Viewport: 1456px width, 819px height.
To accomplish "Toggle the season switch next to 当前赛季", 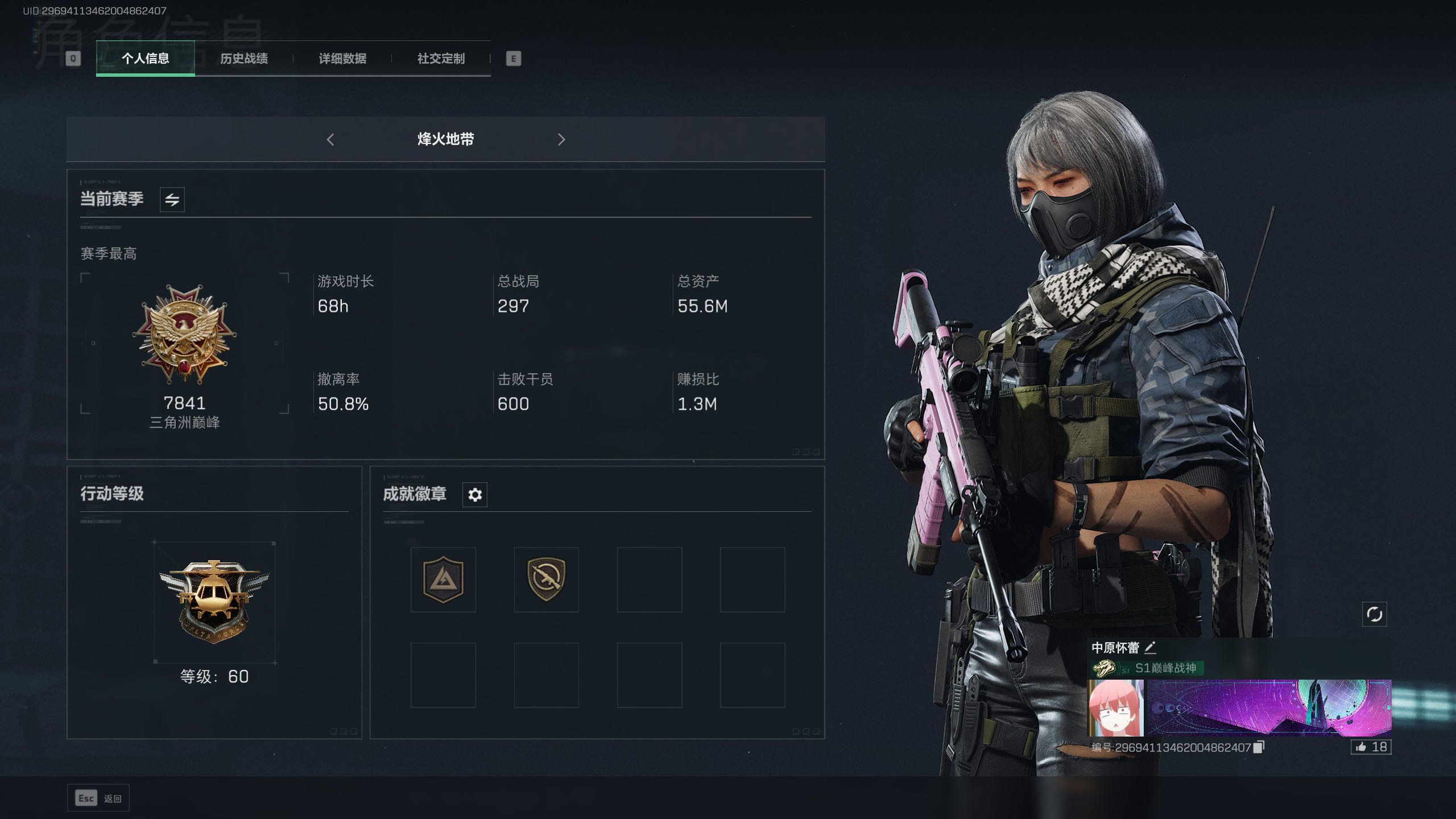I will (172, 200).
